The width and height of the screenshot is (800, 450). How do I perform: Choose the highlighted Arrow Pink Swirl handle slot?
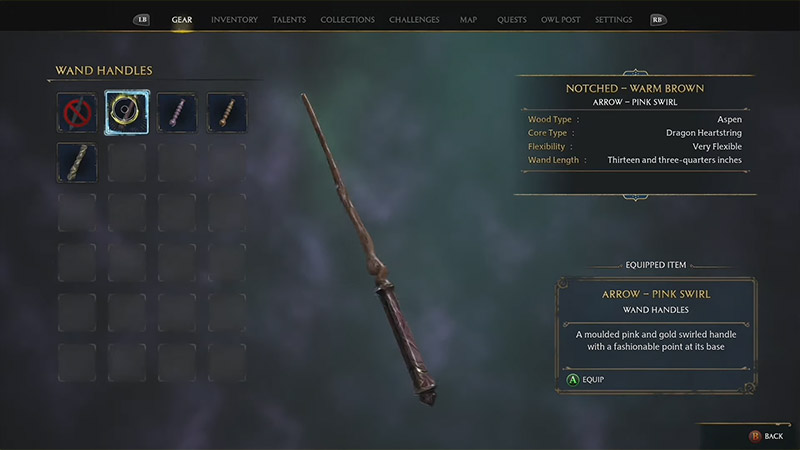[x=127, y=111]
